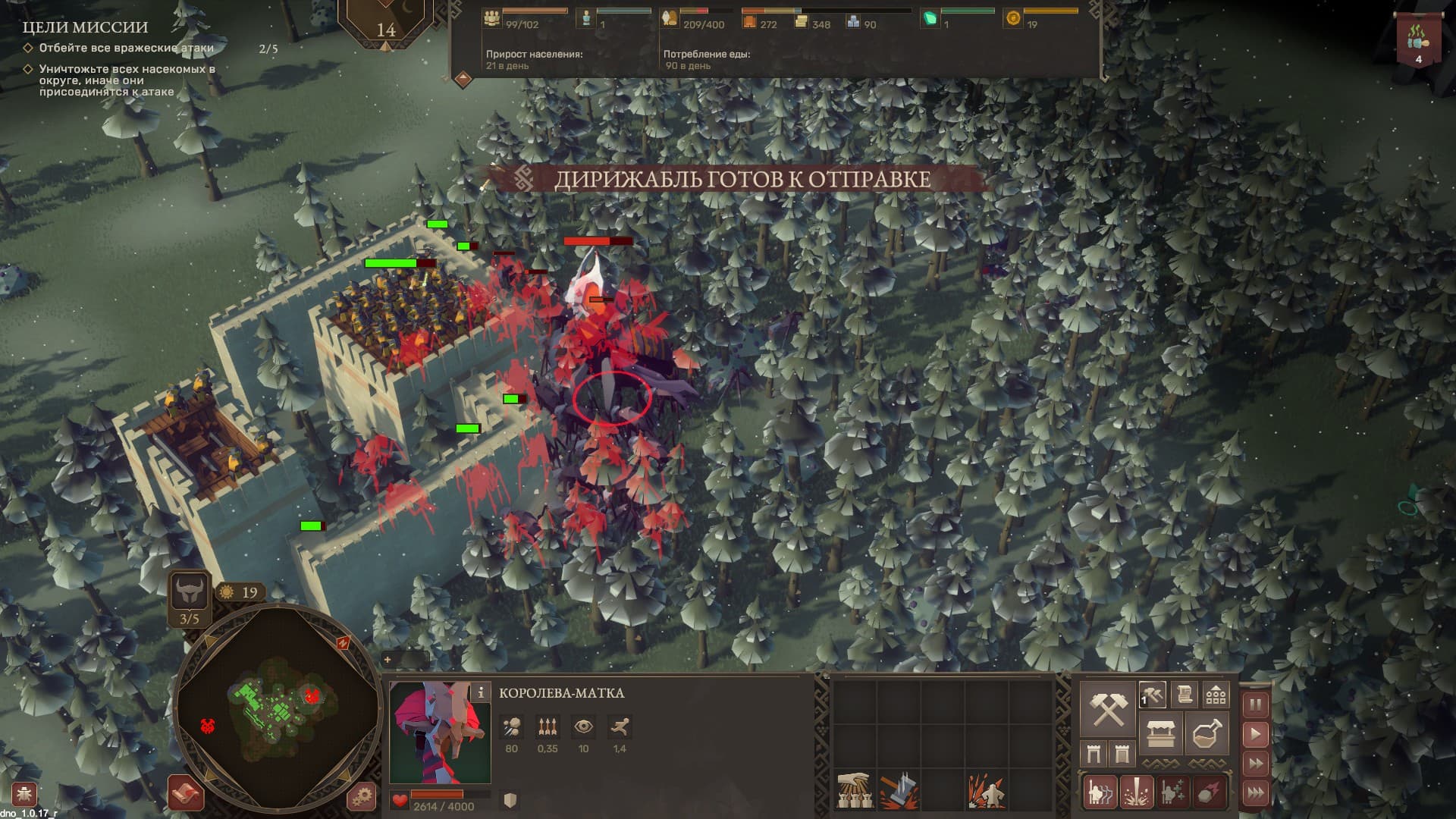This screenshot has width=1456, height=819.
Task: Open the potion flask research menu
Action: (x=1206, y=733)
